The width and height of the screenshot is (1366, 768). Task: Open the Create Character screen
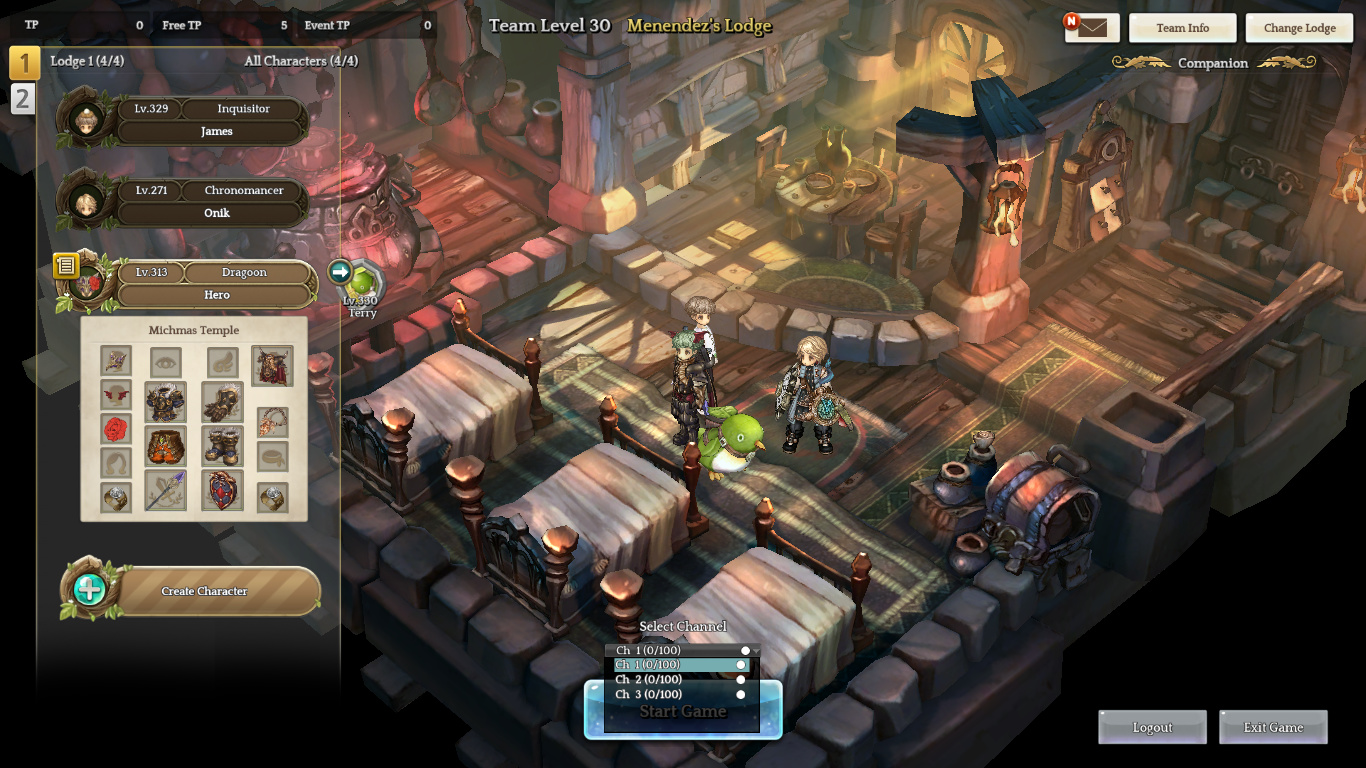click(204, 591)
